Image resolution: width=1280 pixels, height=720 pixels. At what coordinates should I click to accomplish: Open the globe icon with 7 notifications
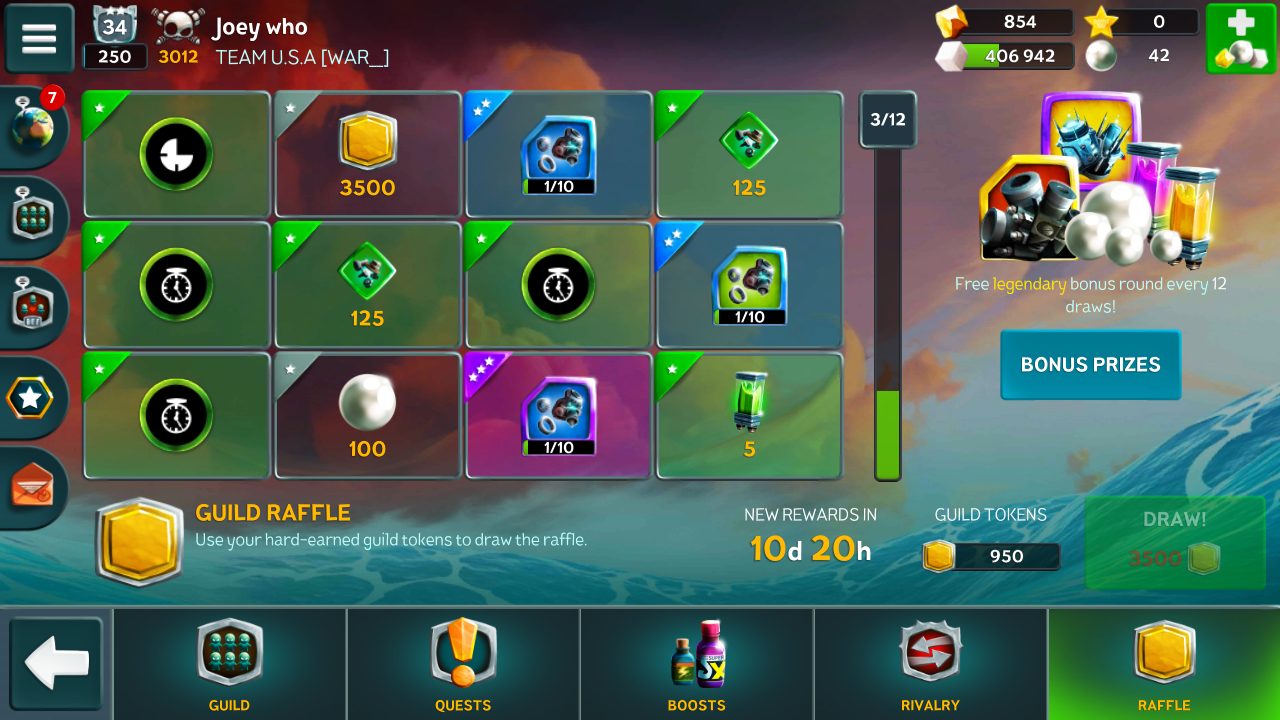pos(32,128)
